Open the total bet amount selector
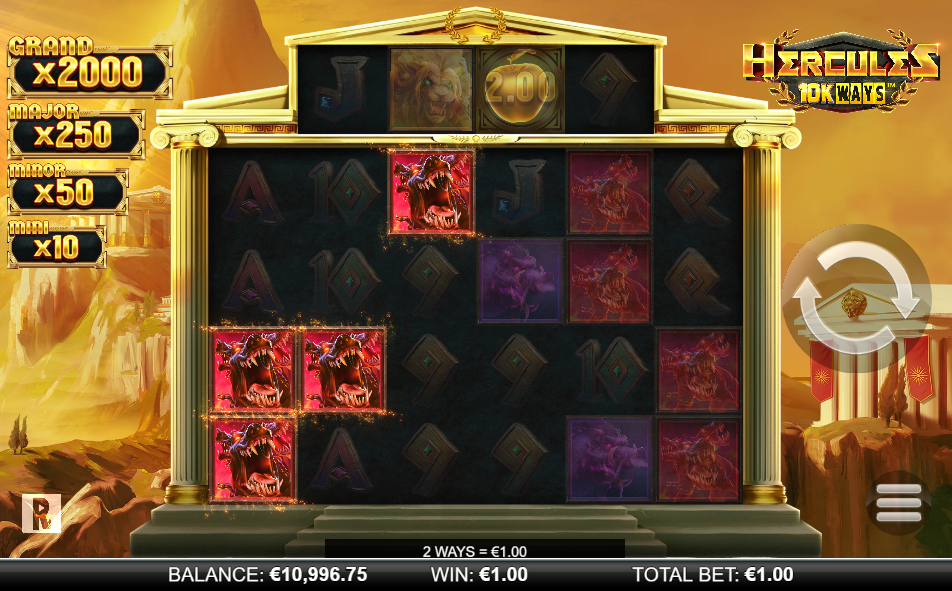This screenshot has height=591, width=952. [712, 575]
